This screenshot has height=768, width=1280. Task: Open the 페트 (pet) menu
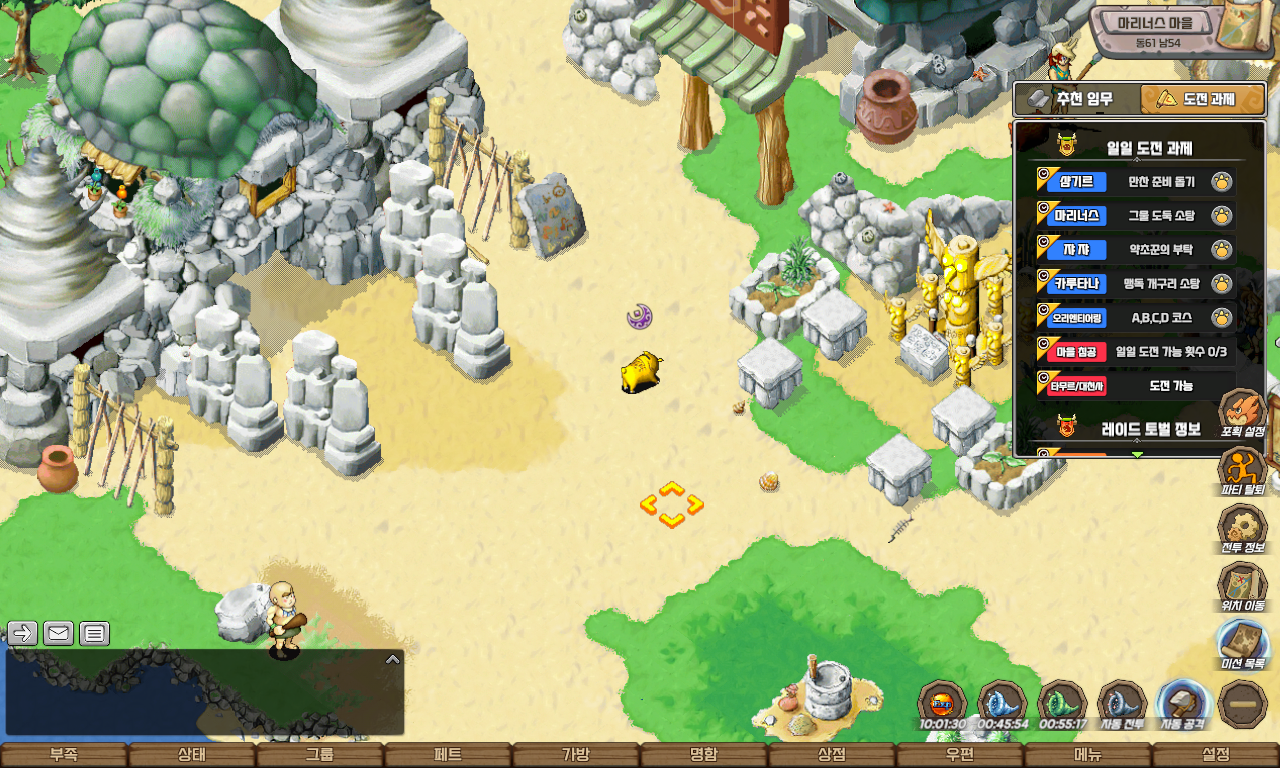pyautogui.click(x=448, y=755)
